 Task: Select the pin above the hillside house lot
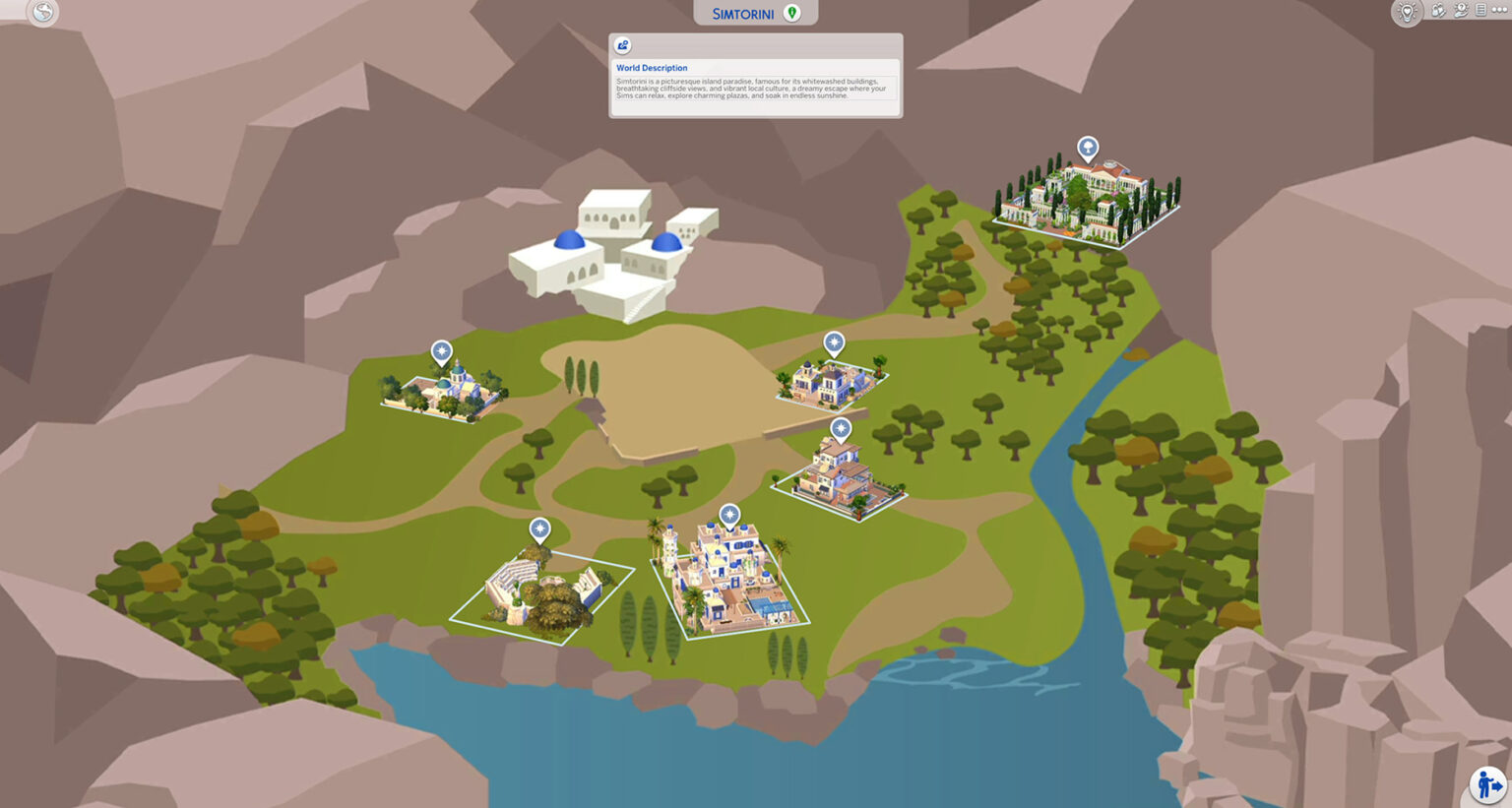click(841, 427)
